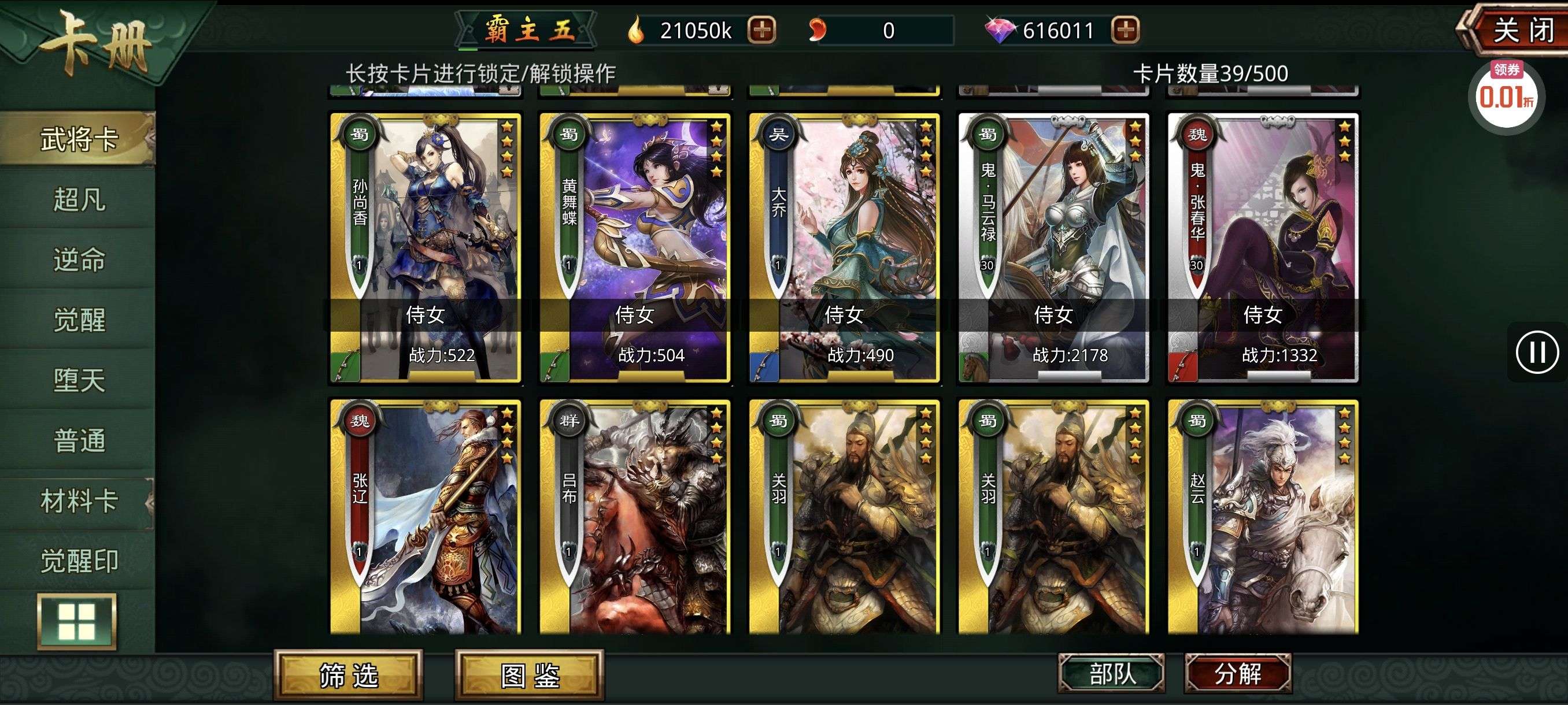
Task: Select the 超凡 category
Action: (x=79, y=199)
